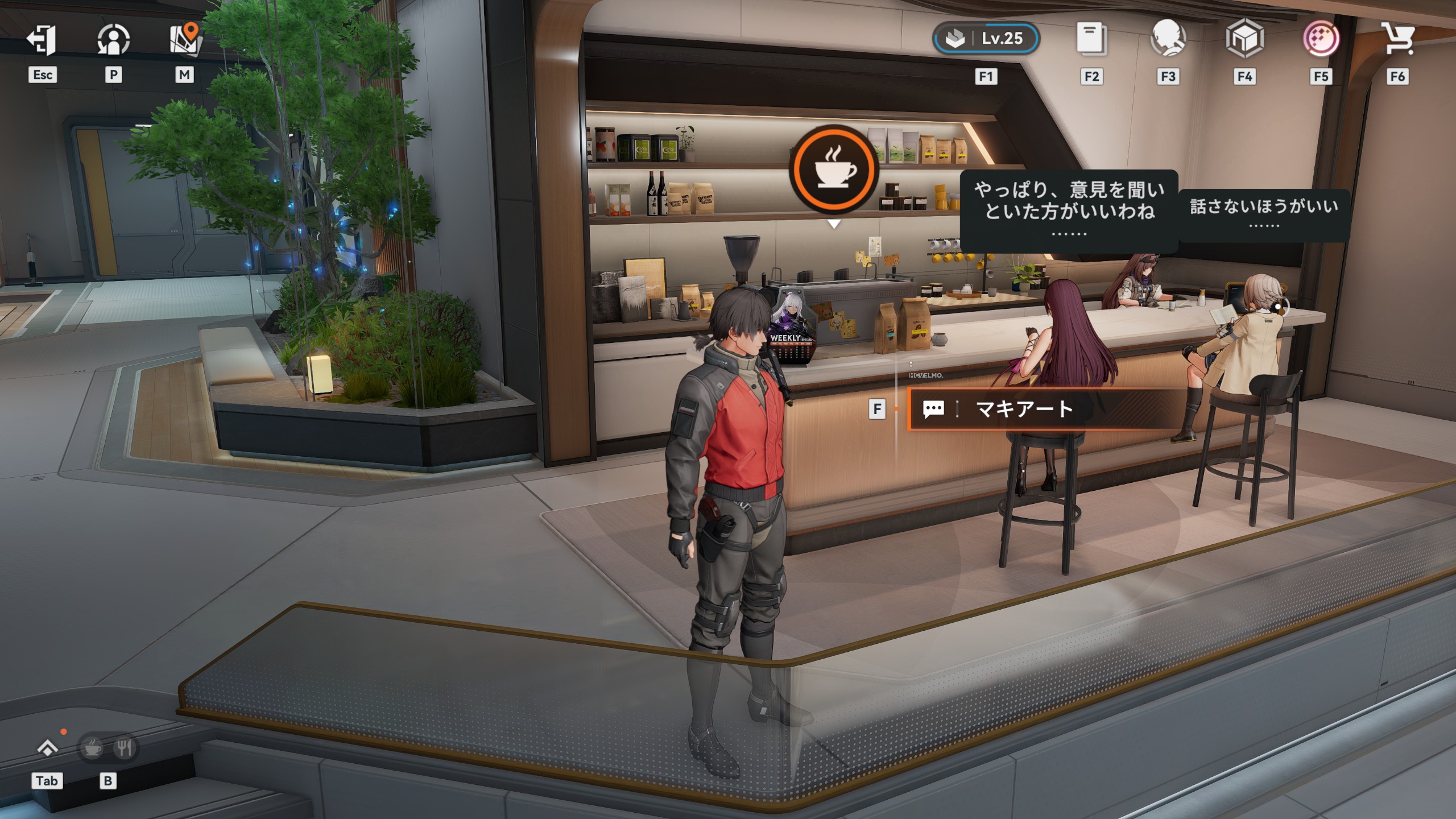Open the Lv.25 level badge
The height and width of the screenshot is (819, 1456).
coord(986,39)
